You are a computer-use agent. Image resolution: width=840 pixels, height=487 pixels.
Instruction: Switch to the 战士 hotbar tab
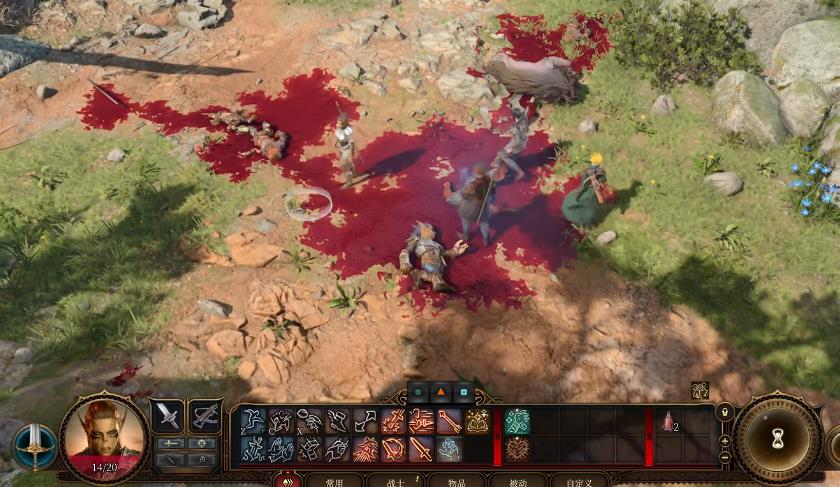394,481
